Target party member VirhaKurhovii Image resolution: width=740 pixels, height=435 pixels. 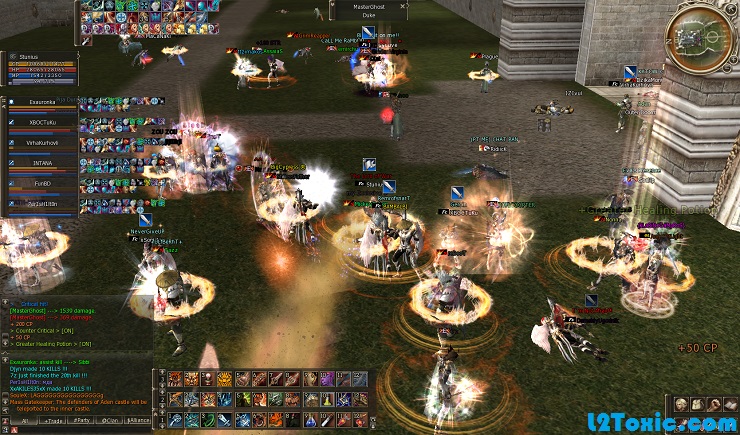(42, 143)
